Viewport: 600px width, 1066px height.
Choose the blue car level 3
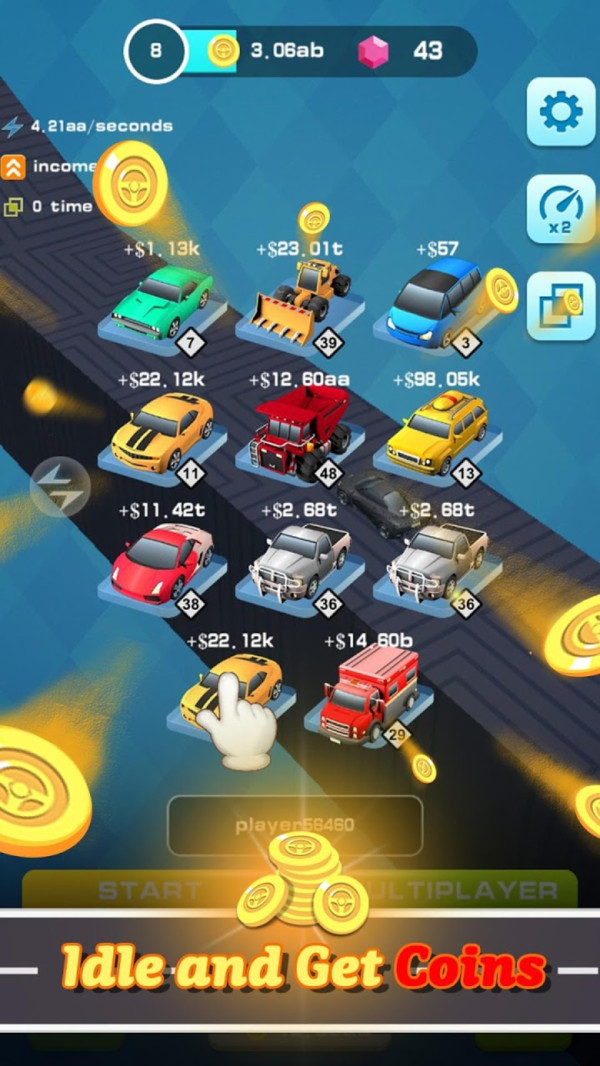[436, 299]
